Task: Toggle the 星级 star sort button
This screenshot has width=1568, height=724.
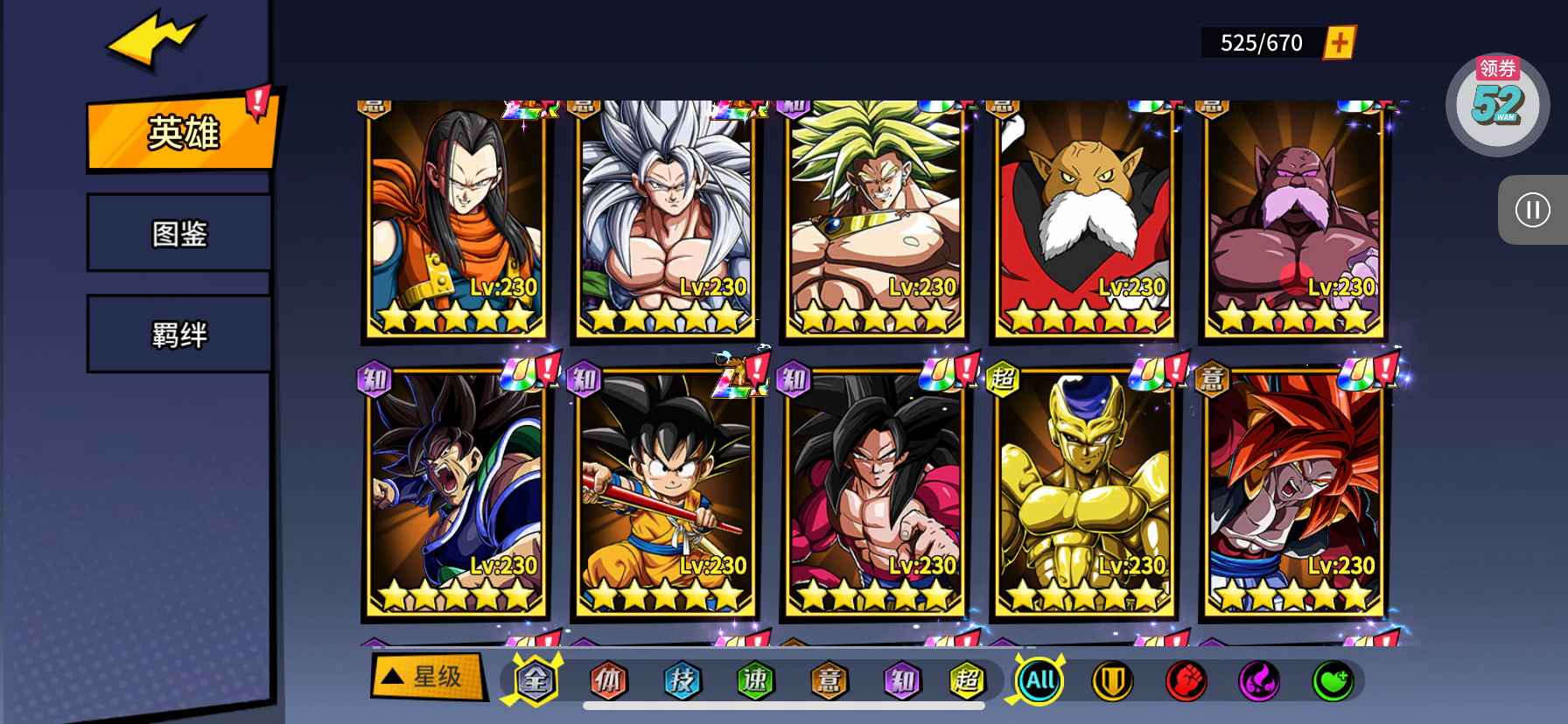Action: [428, 677]
